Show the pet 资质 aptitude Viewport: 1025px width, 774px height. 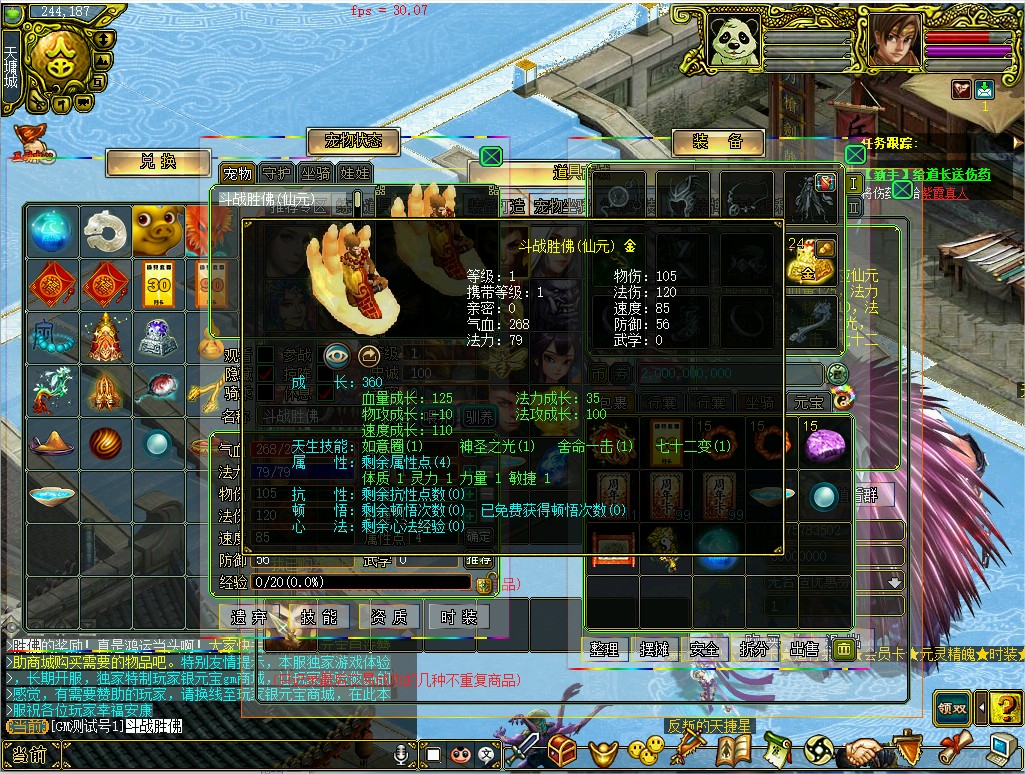tap(388, 617)
